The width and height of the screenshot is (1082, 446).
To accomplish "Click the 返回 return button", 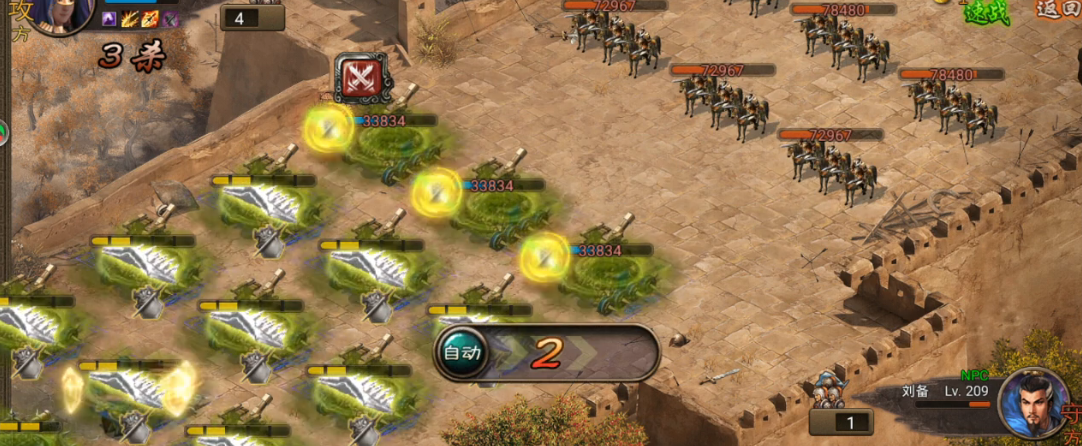I will pos(1058,10).
